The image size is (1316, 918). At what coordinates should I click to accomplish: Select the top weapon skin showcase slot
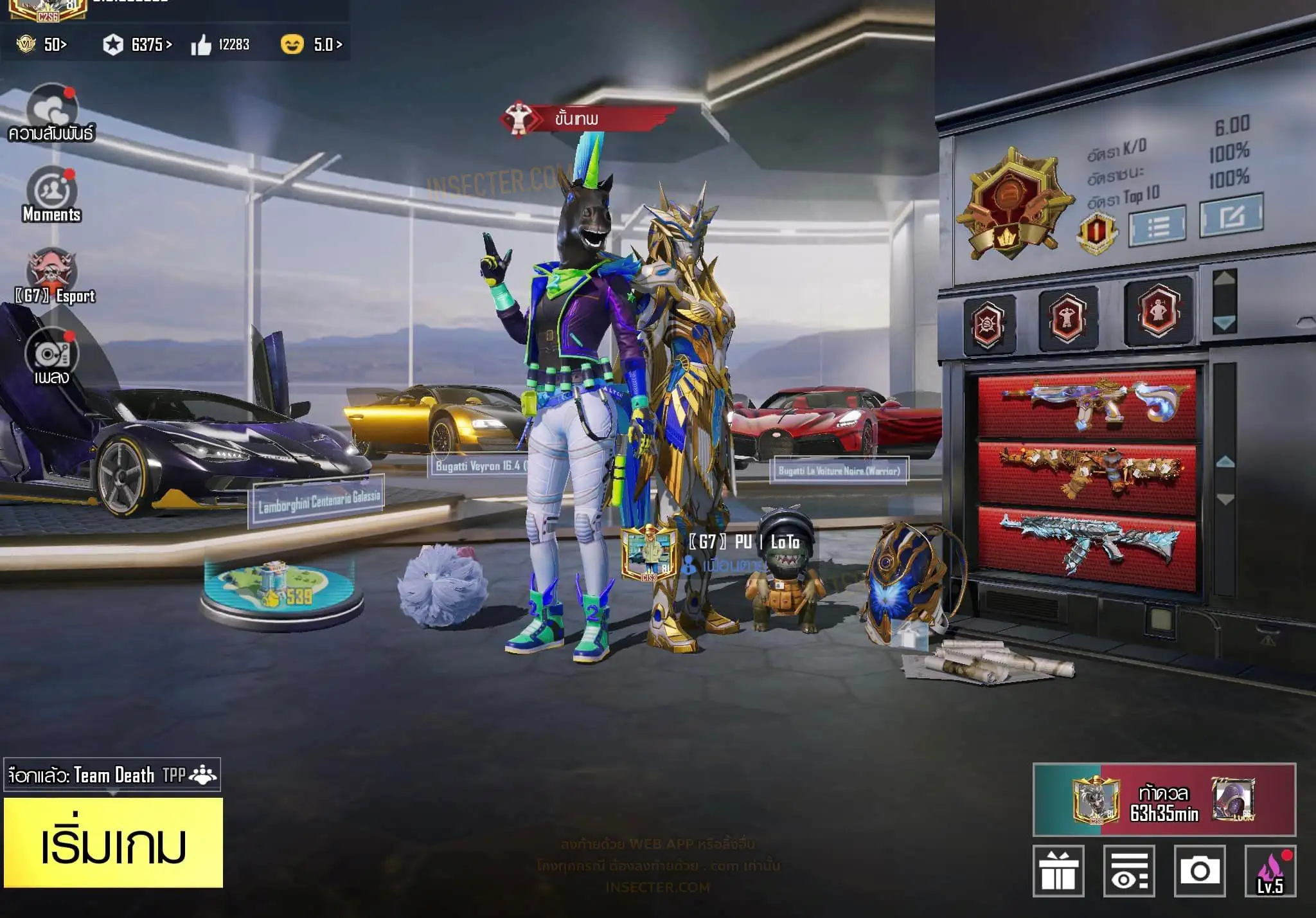(1087, 404)
